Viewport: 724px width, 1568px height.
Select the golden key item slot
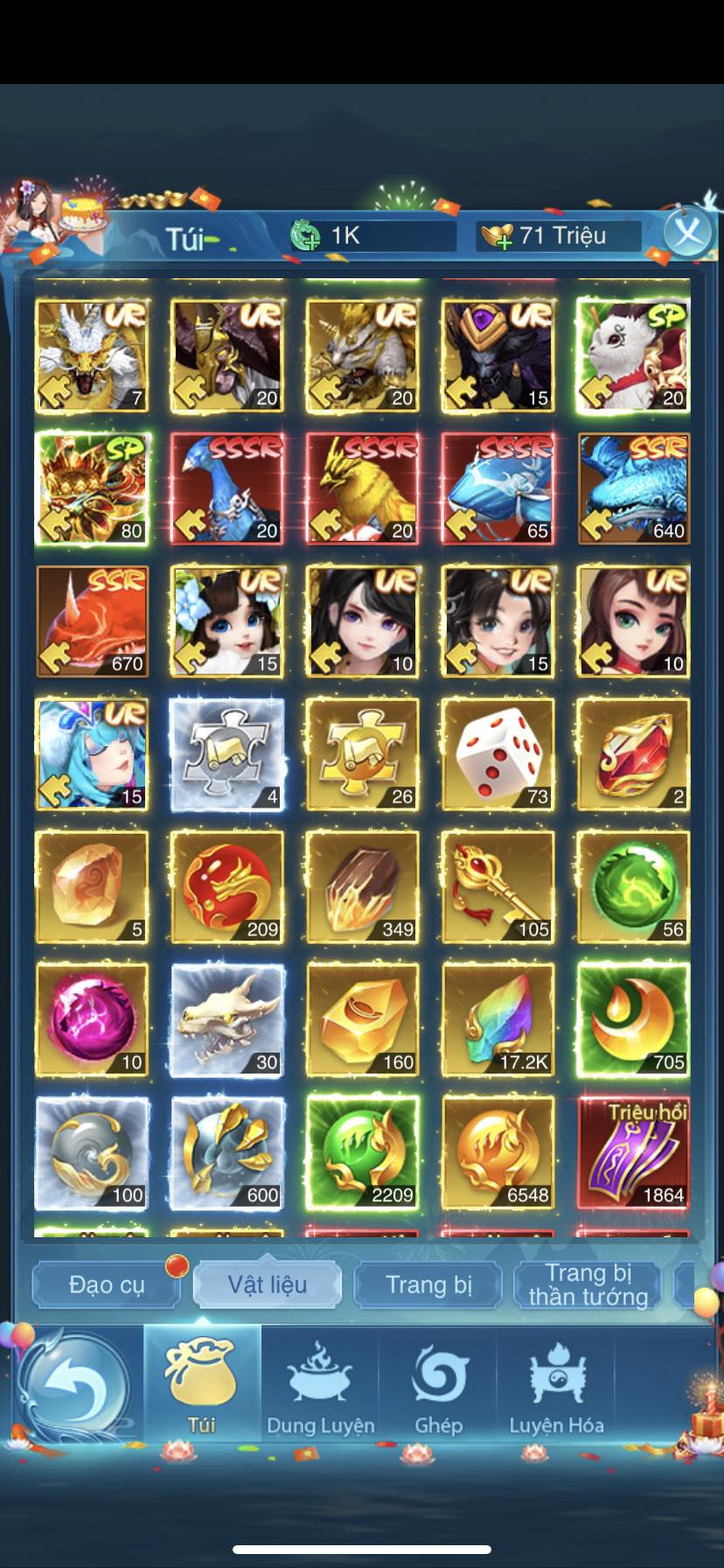click(x=498, y=887)
